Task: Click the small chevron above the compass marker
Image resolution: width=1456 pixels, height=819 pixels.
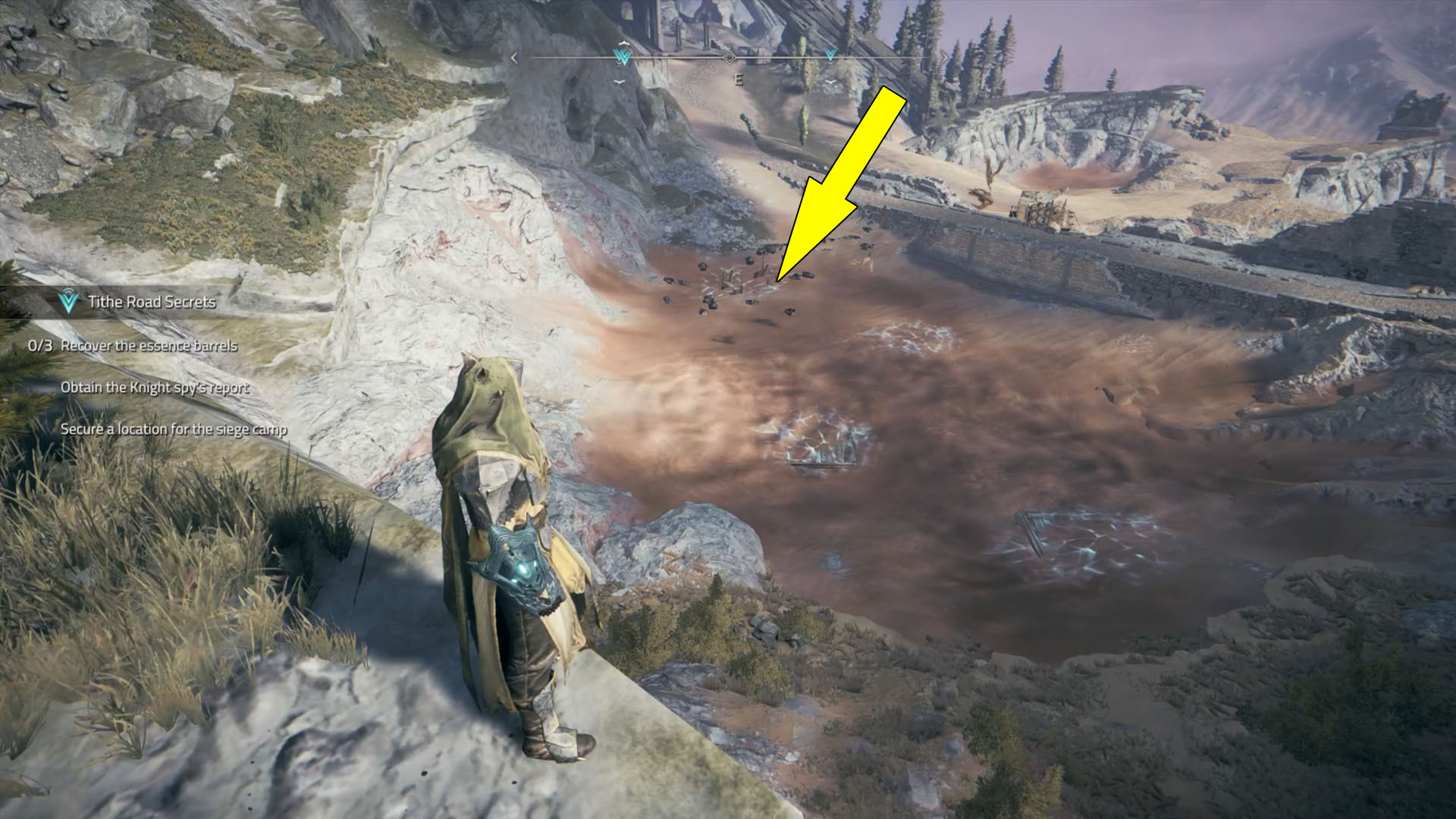Action: pos(623,42)
